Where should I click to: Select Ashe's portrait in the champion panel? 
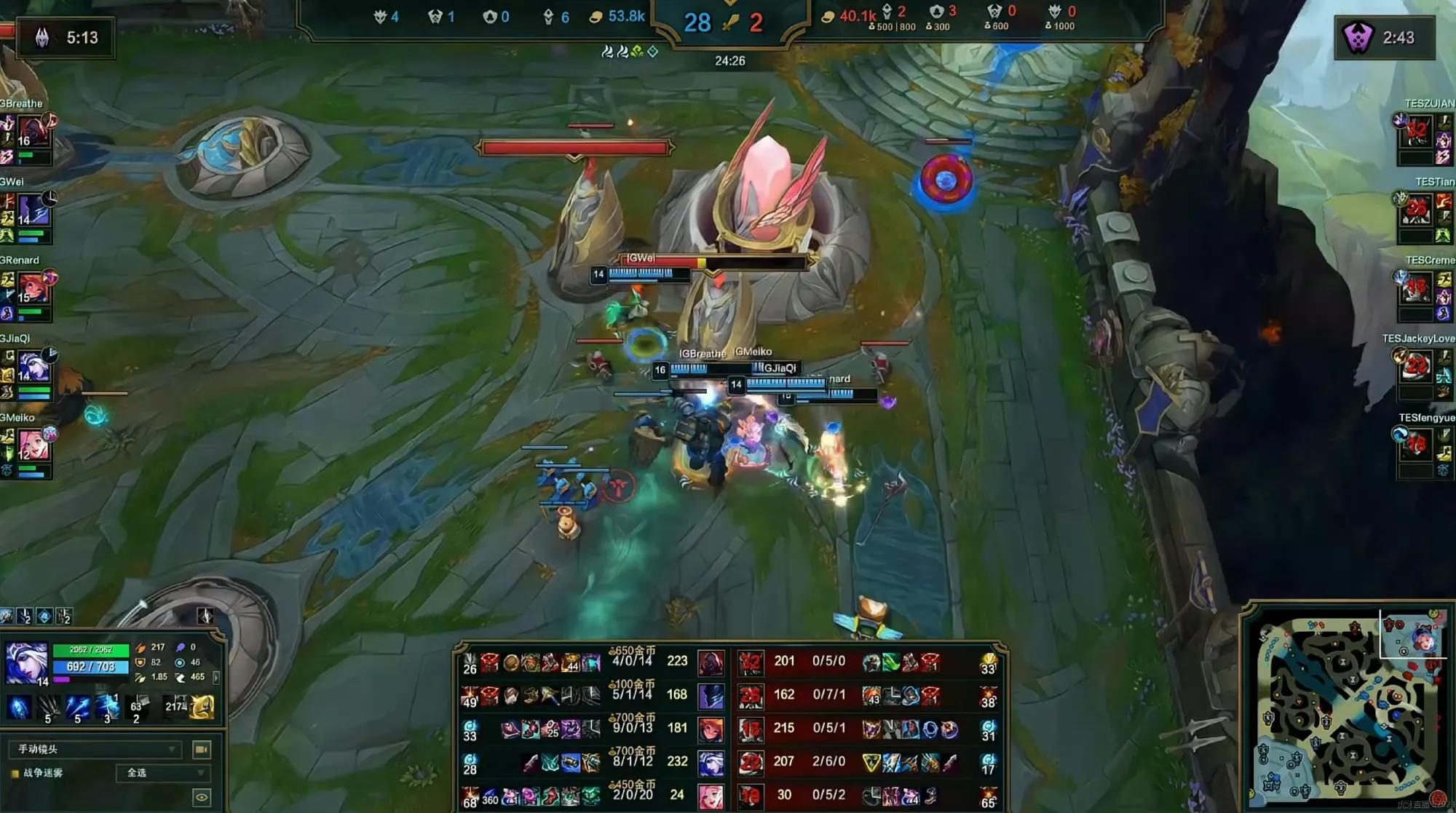[x=27, y=662]
